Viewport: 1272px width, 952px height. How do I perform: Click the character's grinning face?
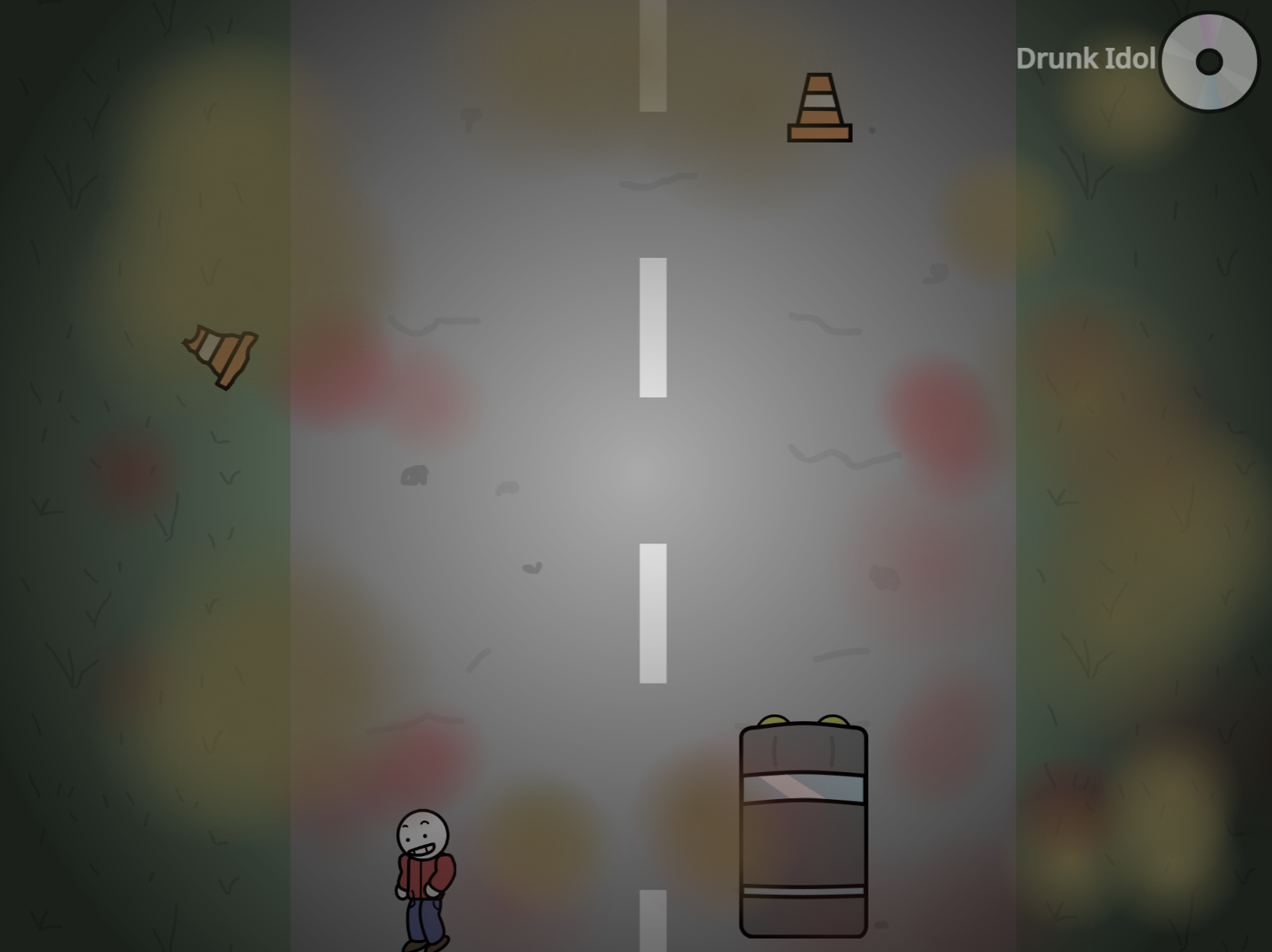pos(422,836)
